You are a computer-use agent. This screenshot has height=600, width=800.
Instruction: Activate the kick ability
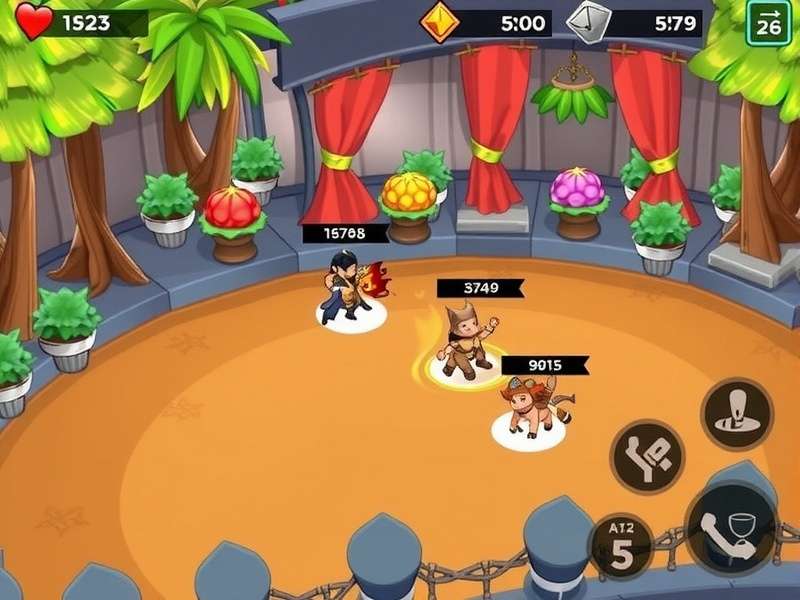point(647,456)
